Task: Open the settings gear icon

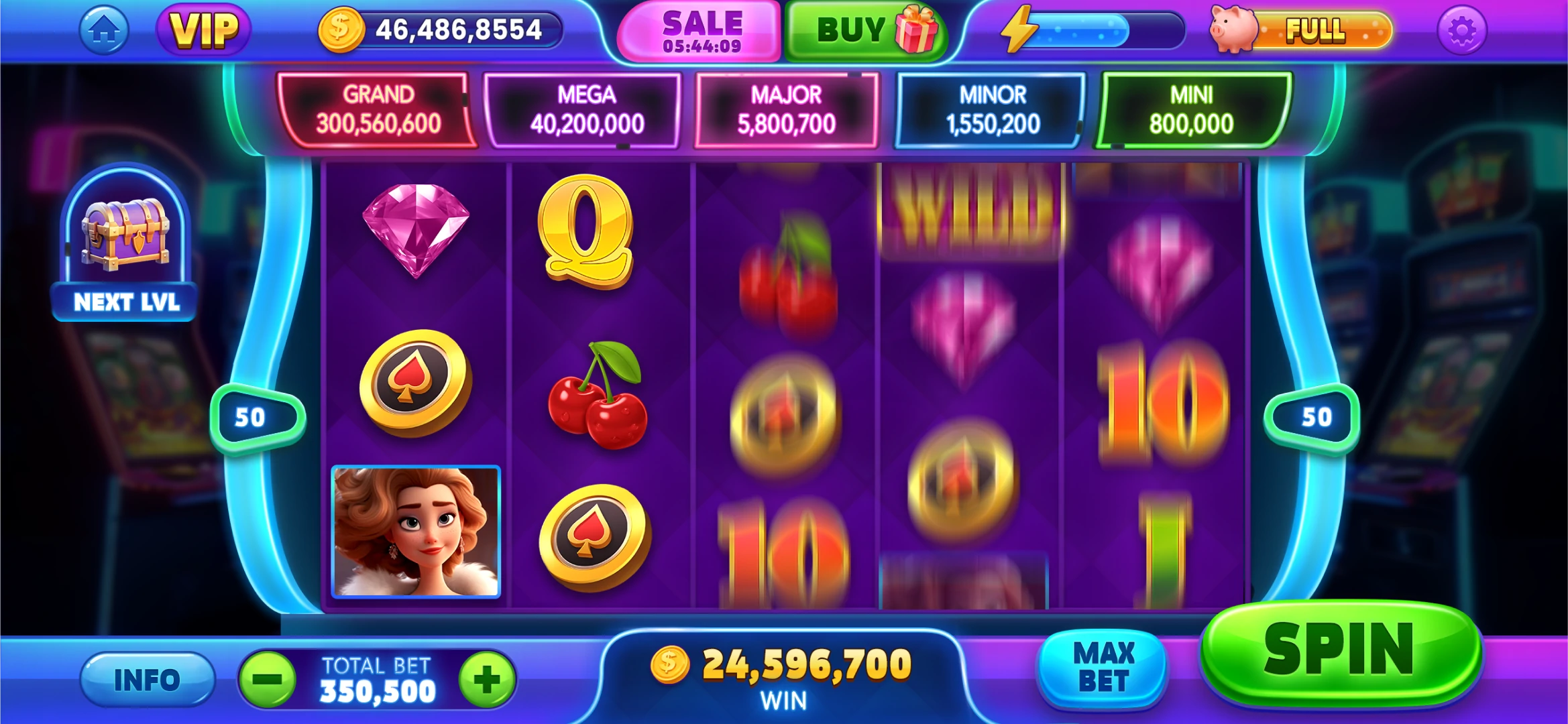Action: click(1462, 31)
